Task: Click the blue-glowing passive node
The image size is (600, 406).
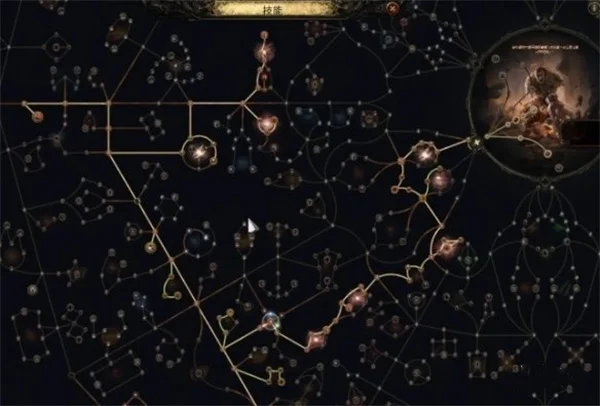Action: click(x=269, y=320)
